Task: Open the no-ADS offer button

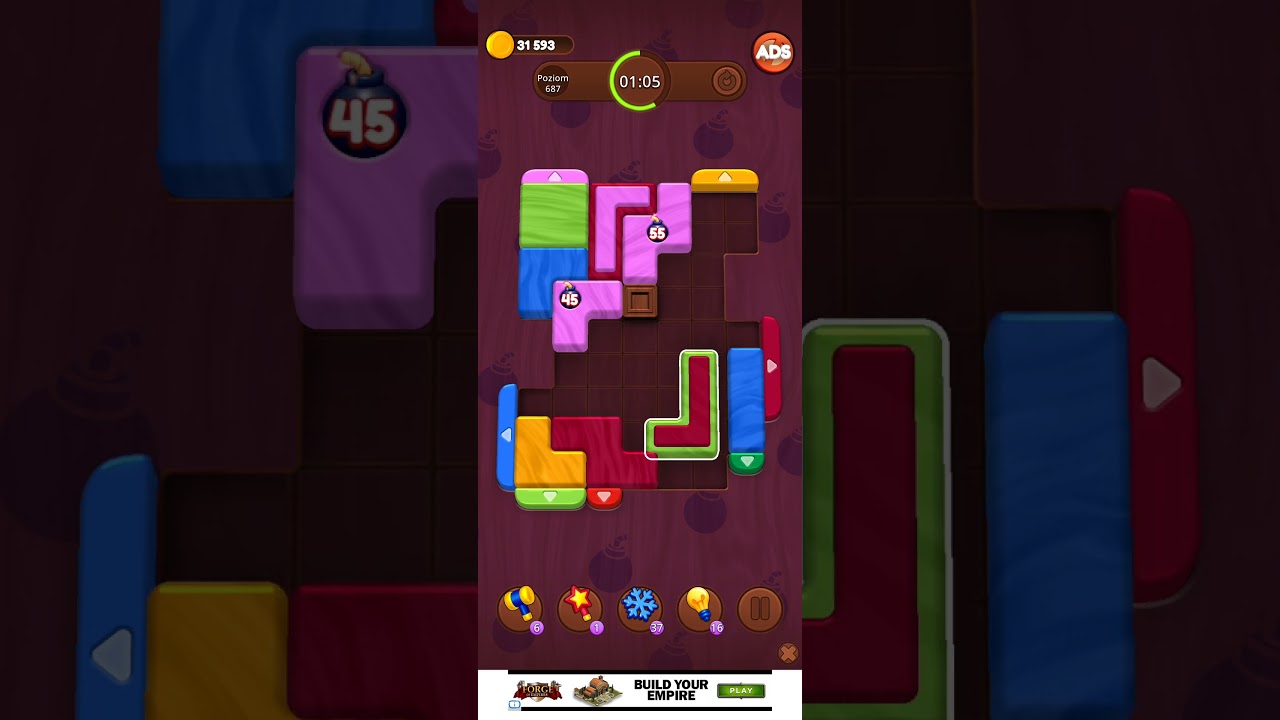Action: pos(772,53)
